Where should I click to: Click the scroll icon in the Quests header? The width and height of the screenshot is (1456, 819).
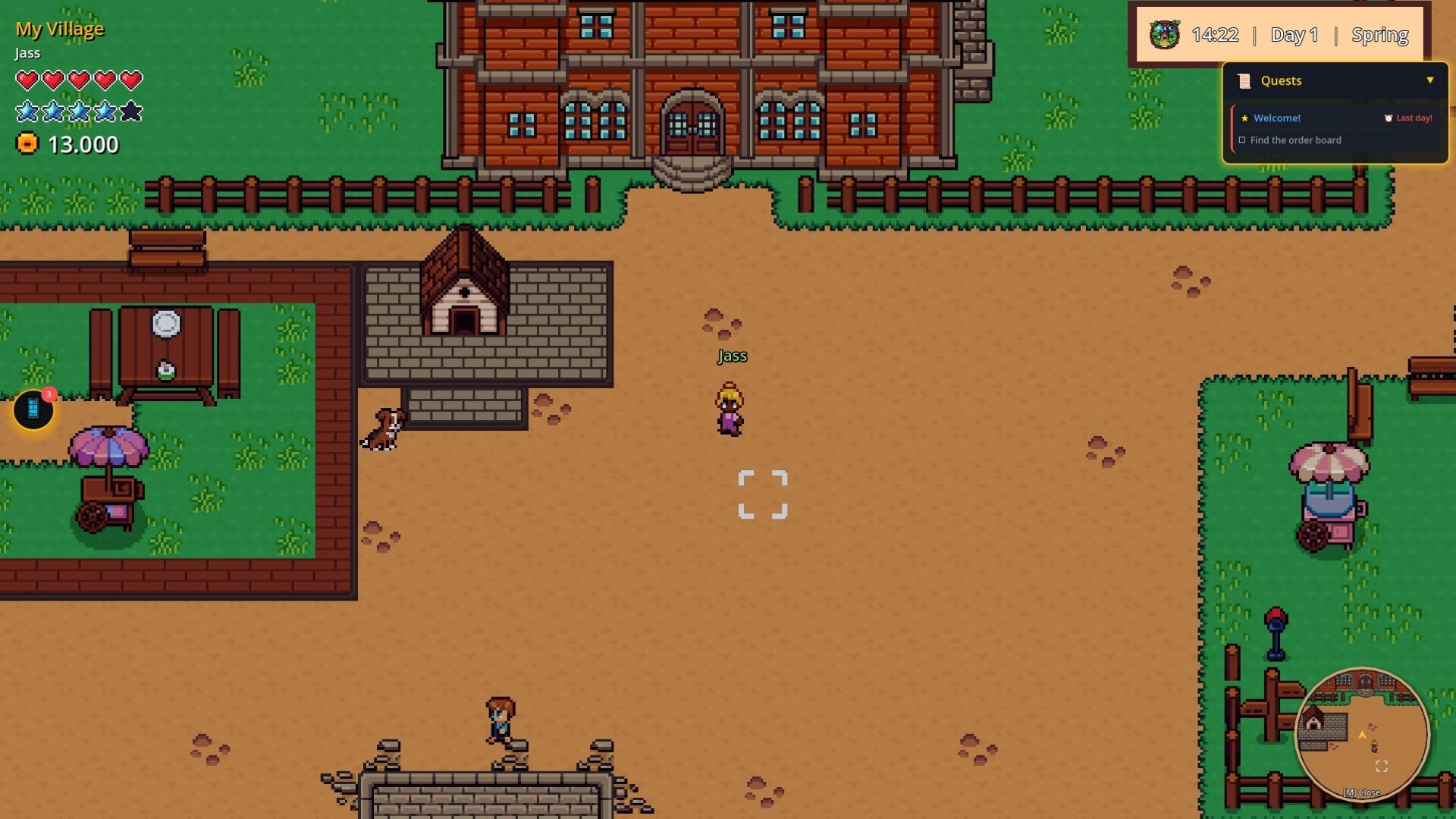coord(1244,80)
